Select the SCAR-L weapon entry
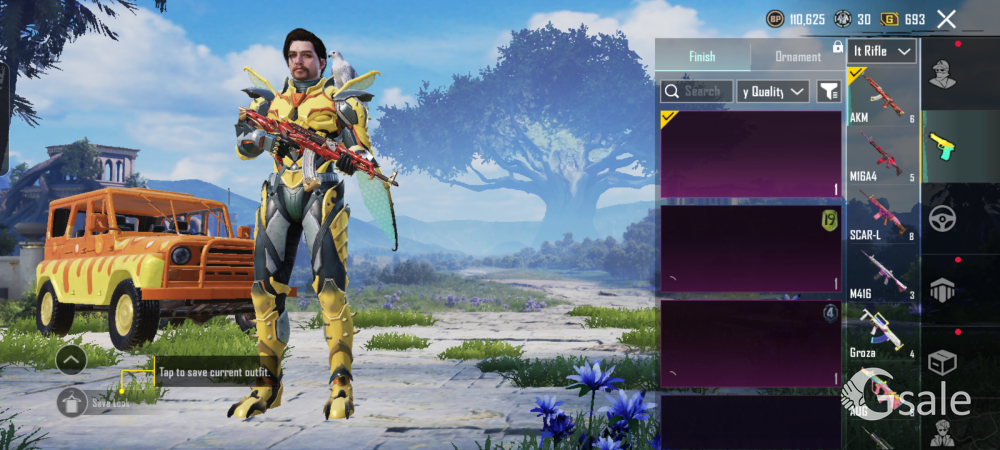 [882, 214]
